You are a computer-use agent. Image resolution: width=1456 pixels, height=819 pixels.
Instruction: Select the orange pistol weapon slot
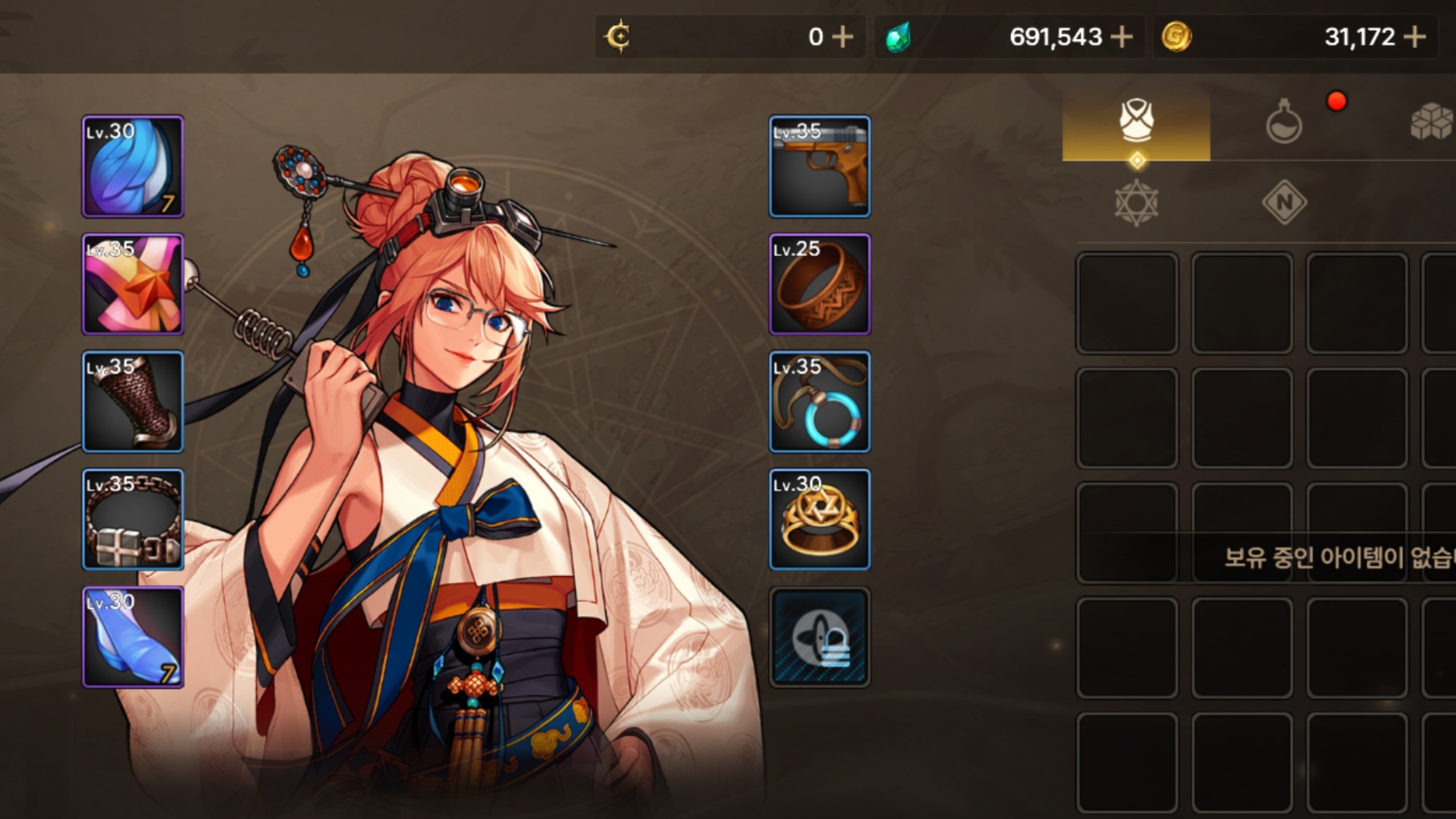[820, 166]
